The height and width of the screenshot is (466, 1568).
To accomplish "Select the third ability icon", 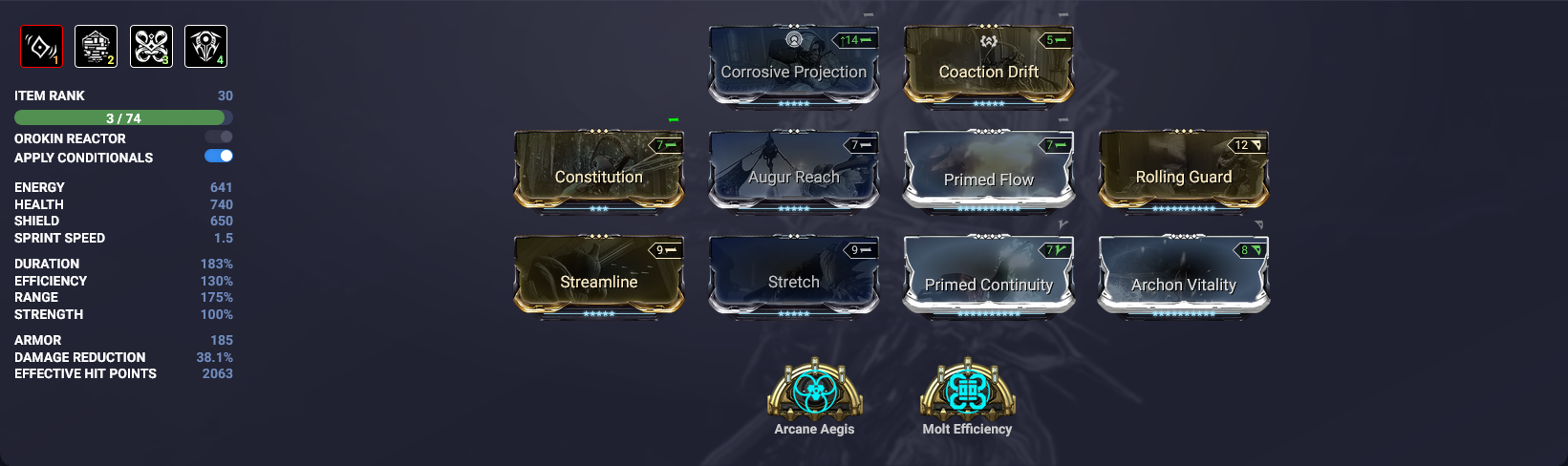I will 151,46.
